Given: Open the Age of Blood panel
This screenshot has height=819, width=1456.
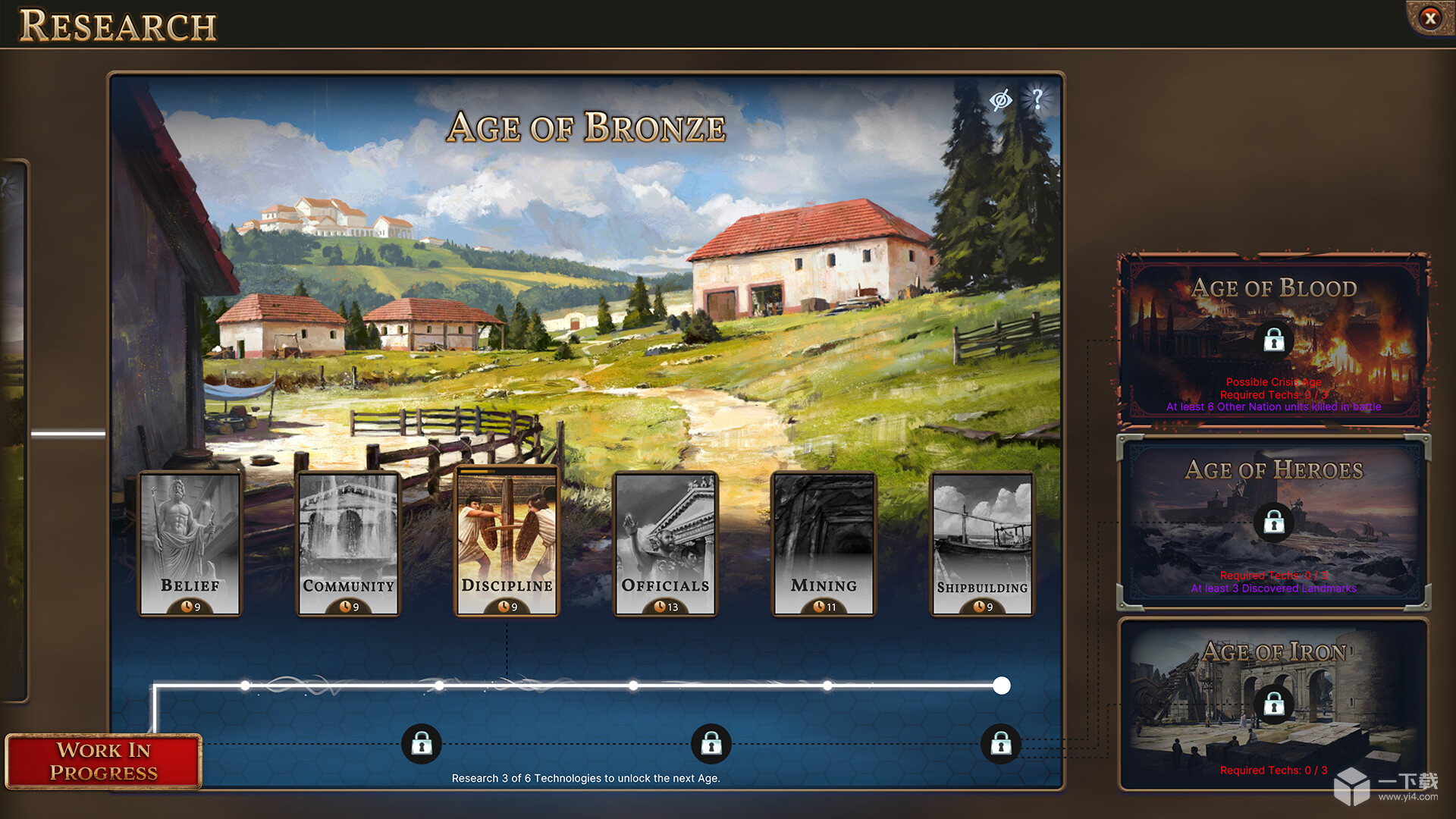Looking at the screenshot, I should (x=1273, y=339).
